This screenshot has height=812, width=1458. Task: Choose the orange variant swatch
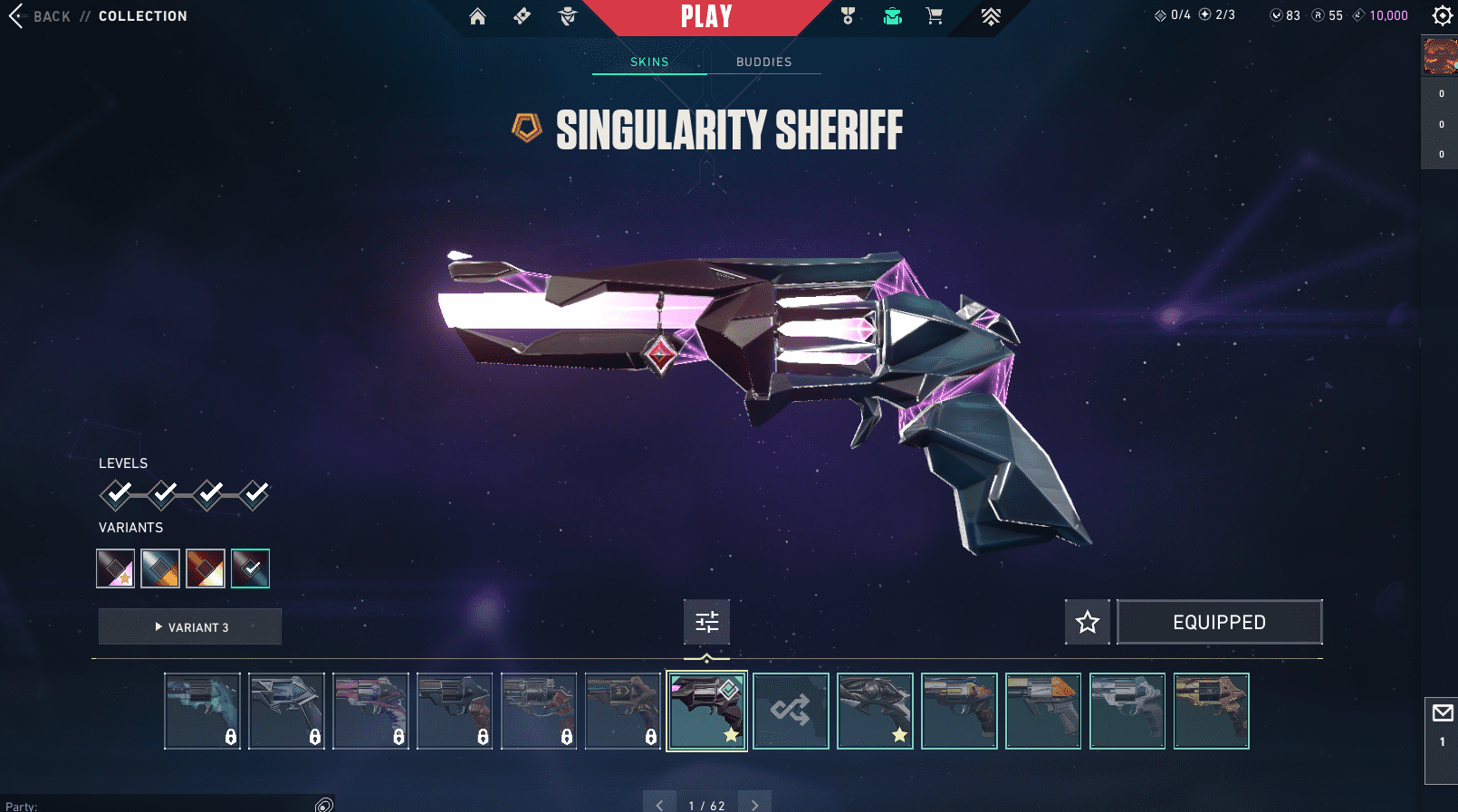pos(205,568)
